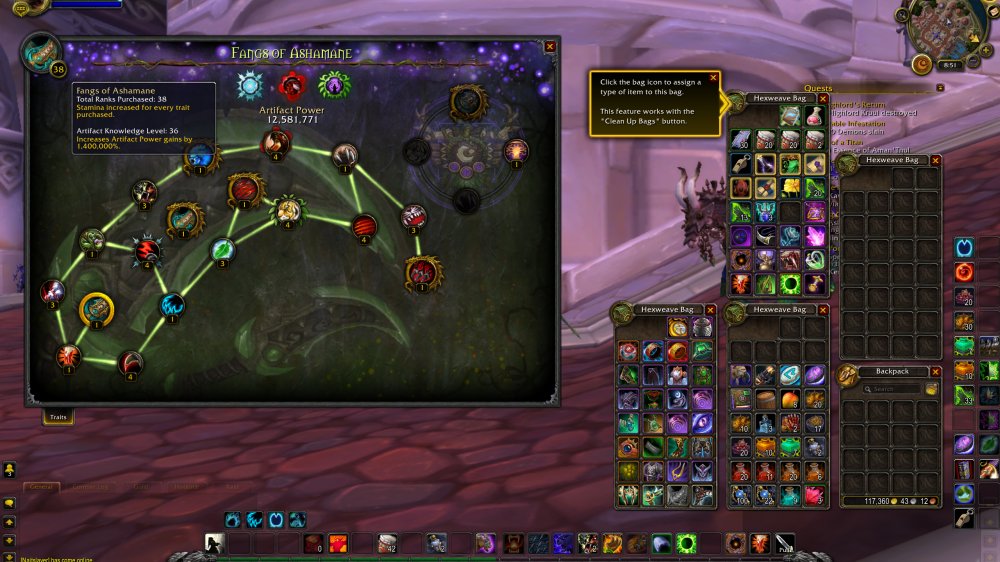Select the red blood relic slot
This screenshot has height=562, width=1000.
click(291, 85)
